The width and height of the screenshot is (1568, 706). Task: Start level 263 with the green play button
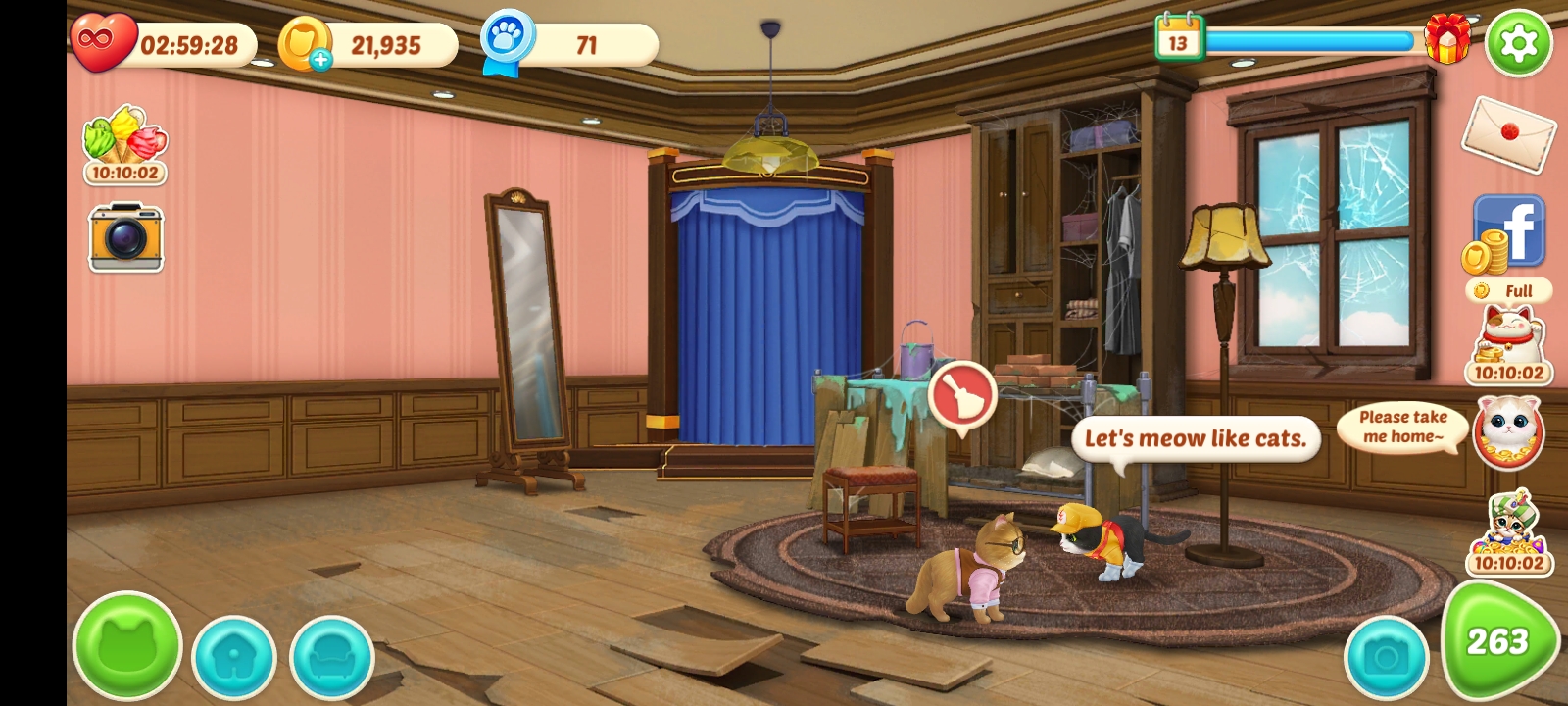point(1497,641)
